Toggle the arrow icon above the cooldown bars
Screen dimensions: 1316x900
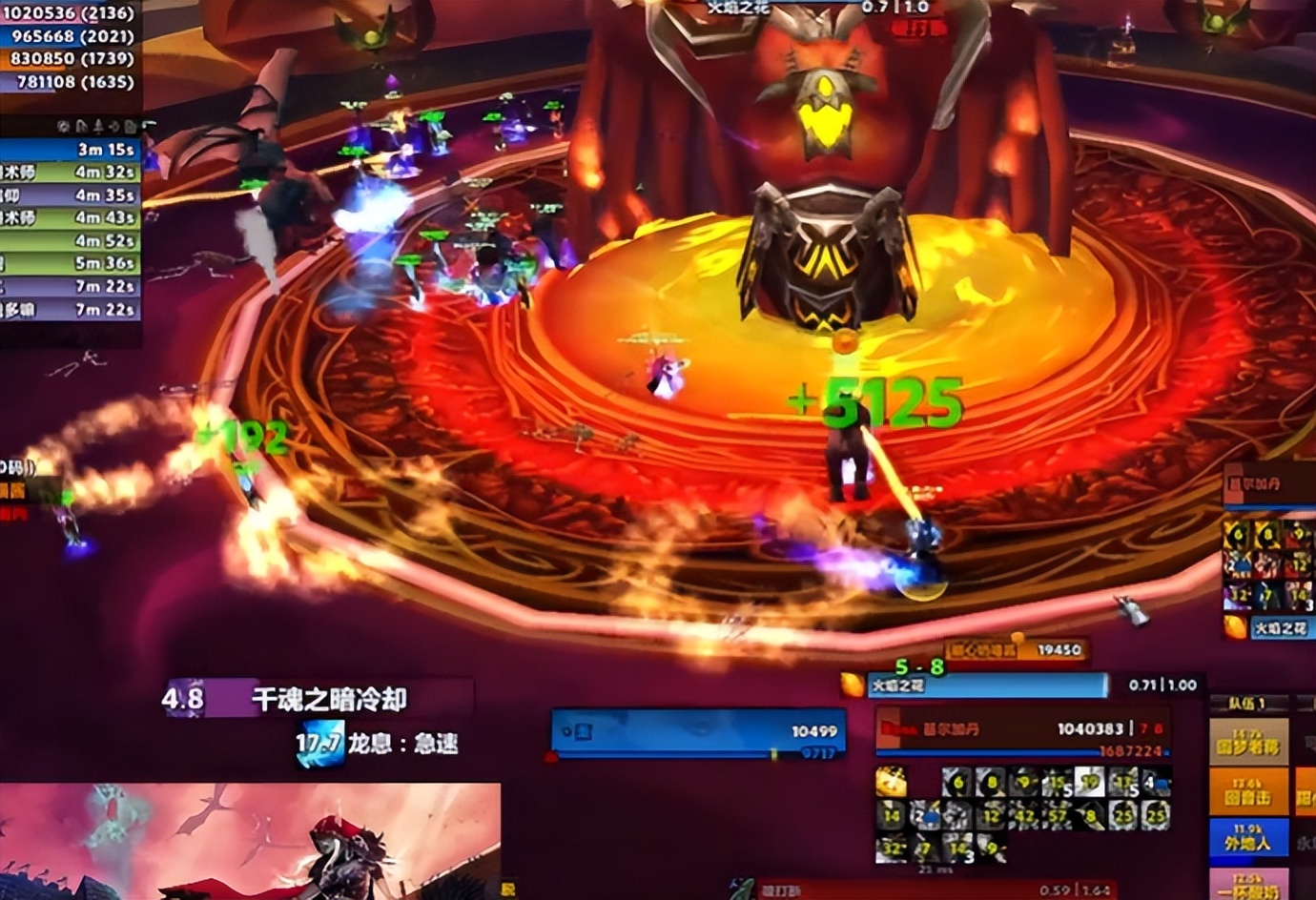pos(114,126)
